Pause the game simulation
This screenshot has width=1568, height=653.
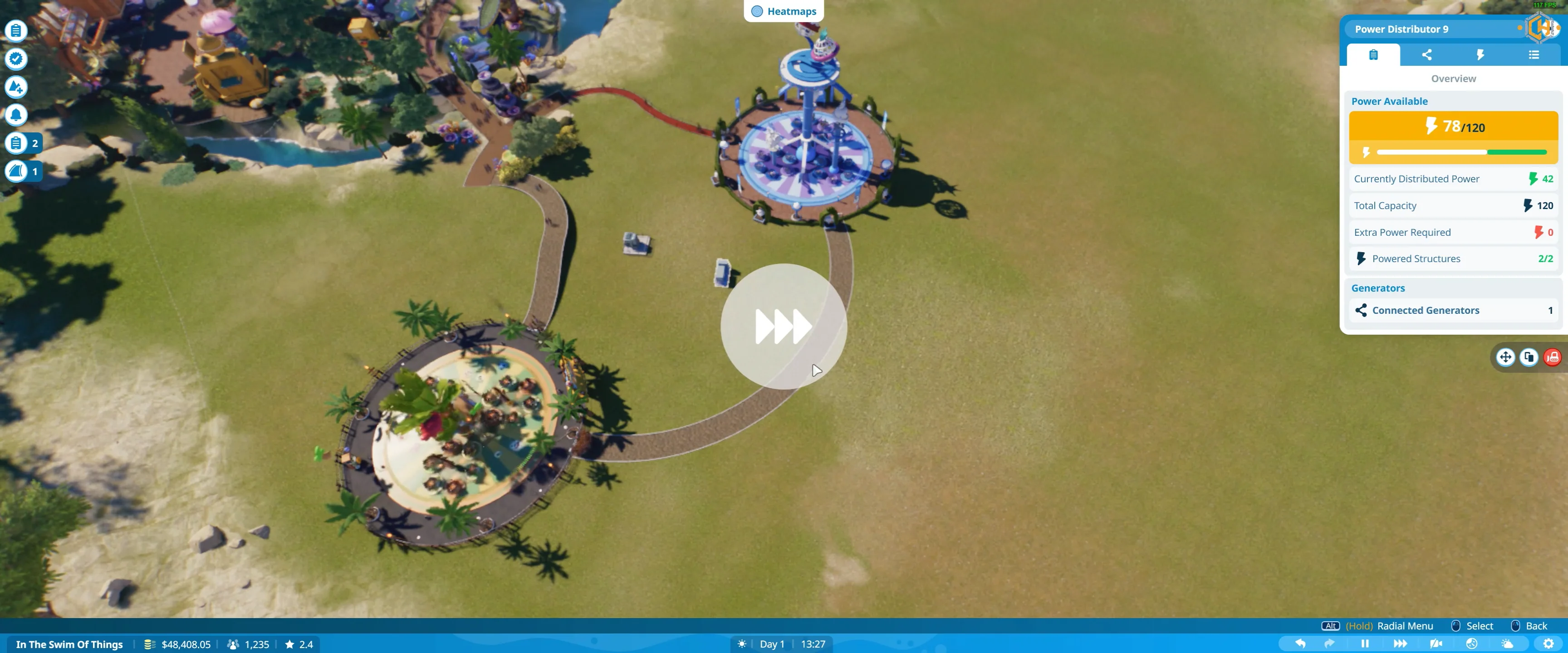[1365, 643]
